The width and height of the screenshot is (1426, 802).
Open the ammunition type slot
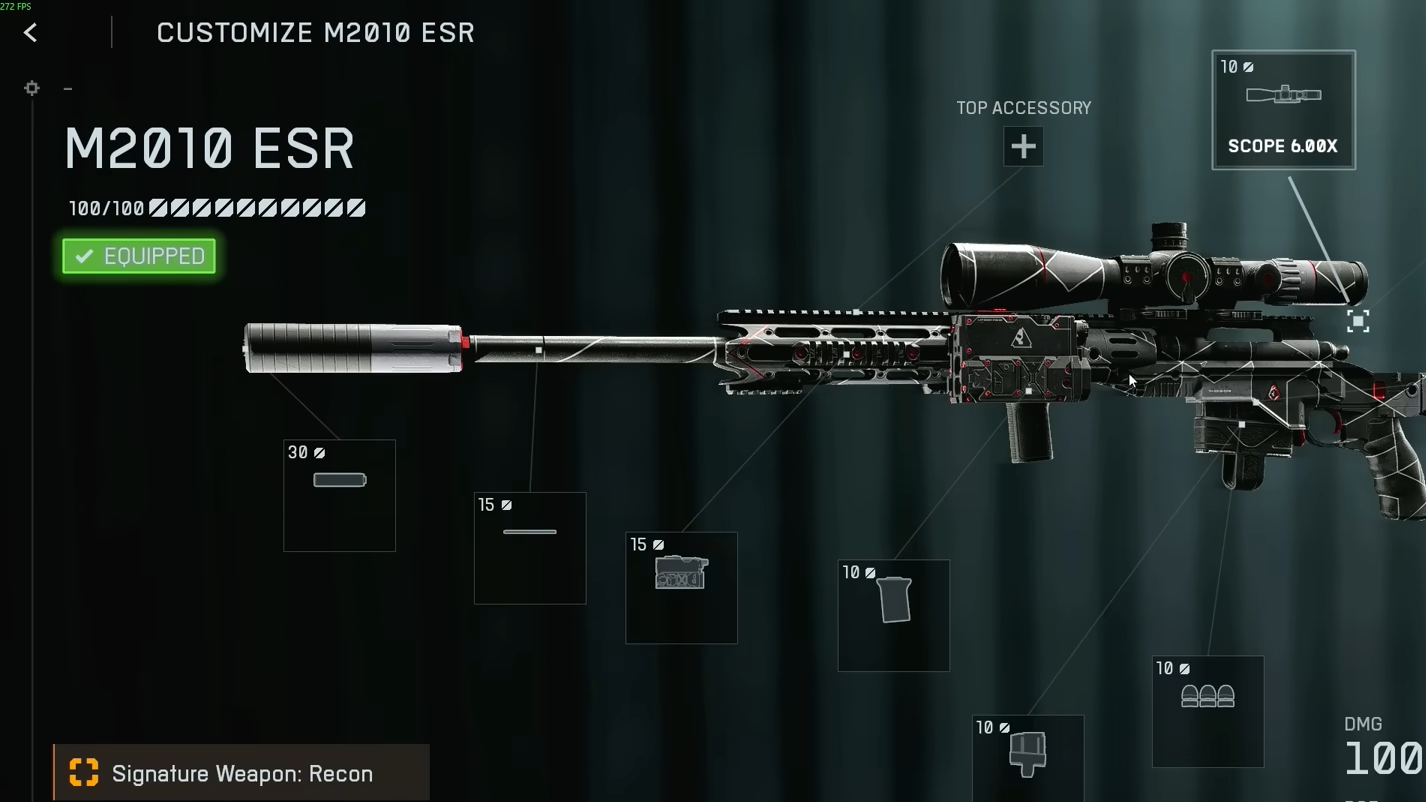[1208, 711]
